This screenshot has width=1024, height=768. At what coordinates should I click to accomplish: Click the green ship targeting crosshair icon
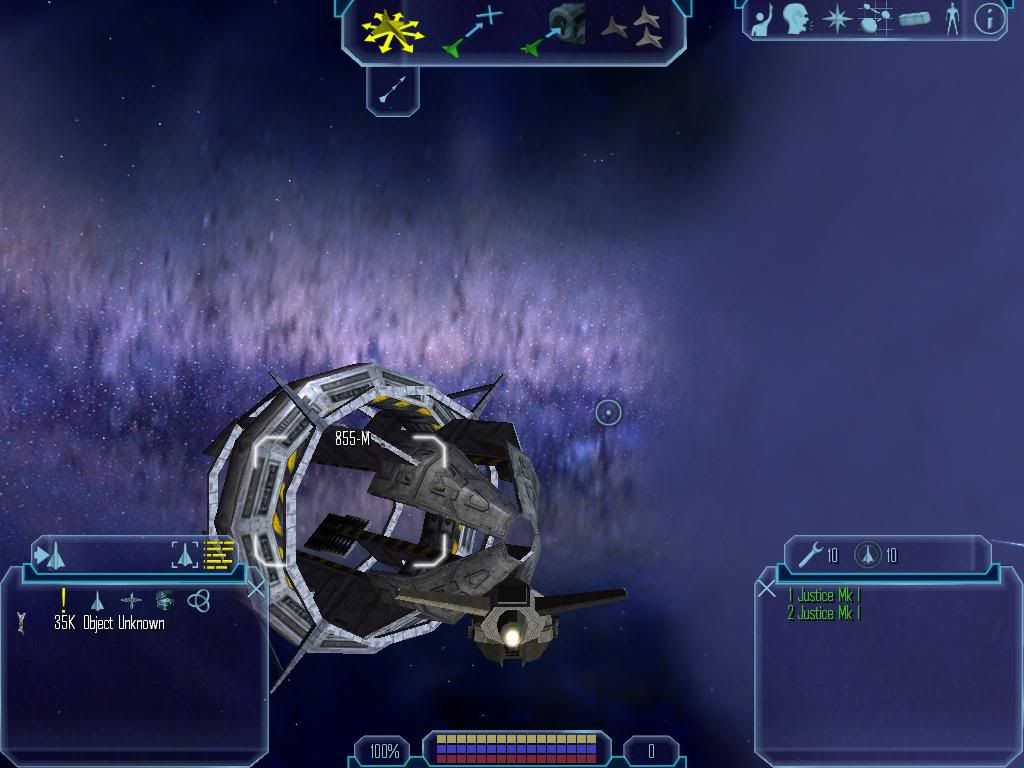(x=472, y=30)
